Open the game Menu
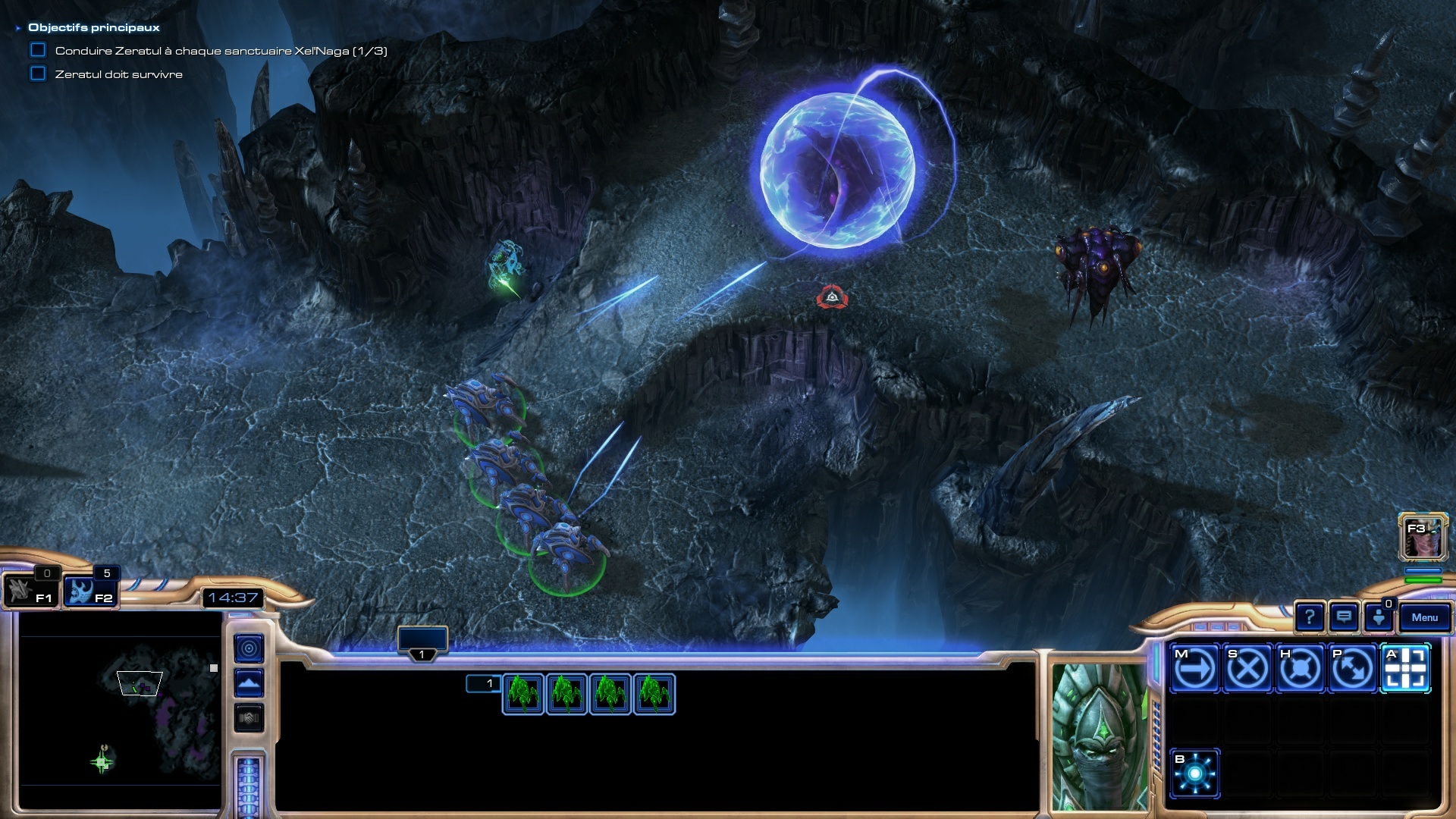This screenshot has height=819, width=1456. 1424,617
